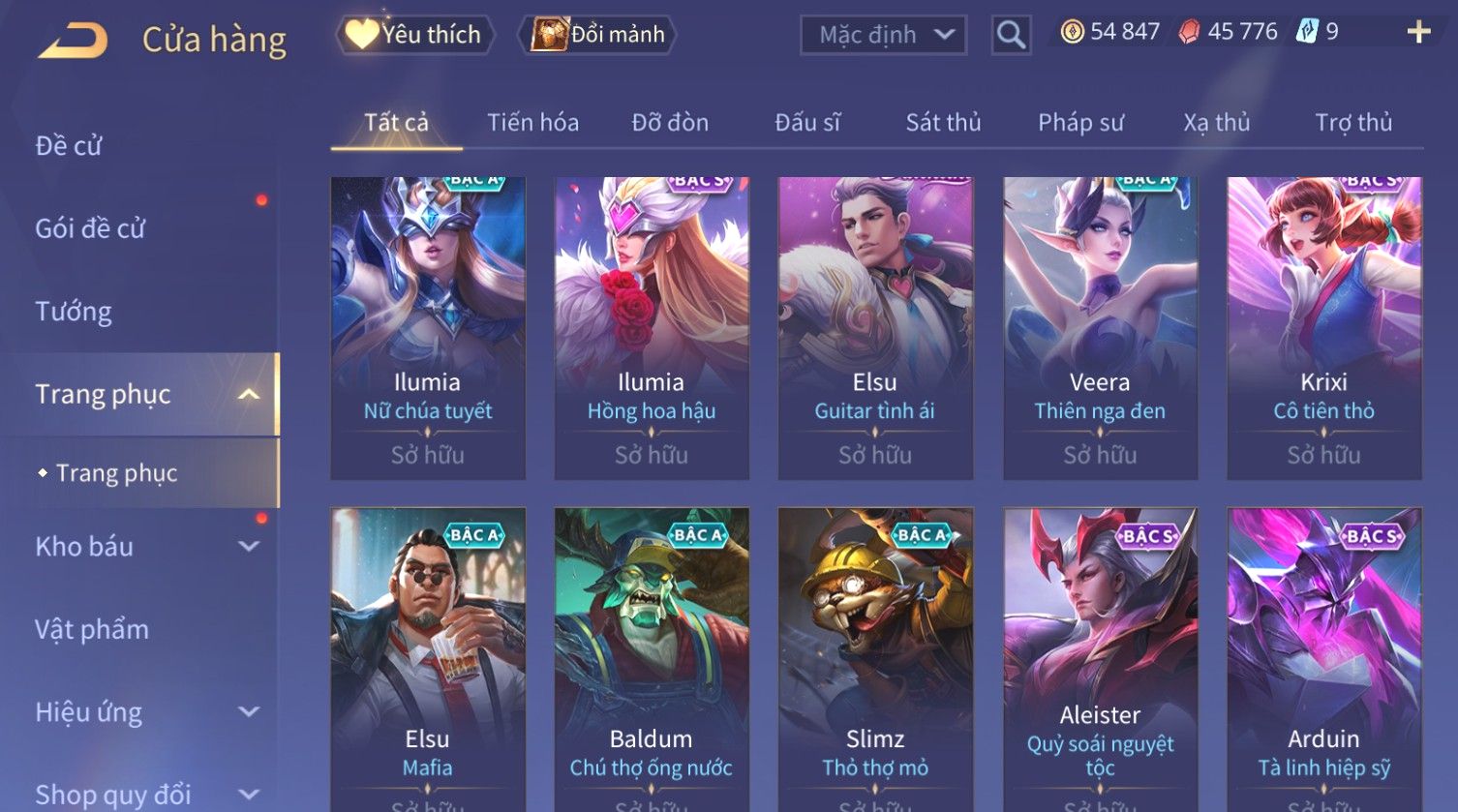Open the Đề cử menu entry
1458x812 pixels.
coord(69,146)
